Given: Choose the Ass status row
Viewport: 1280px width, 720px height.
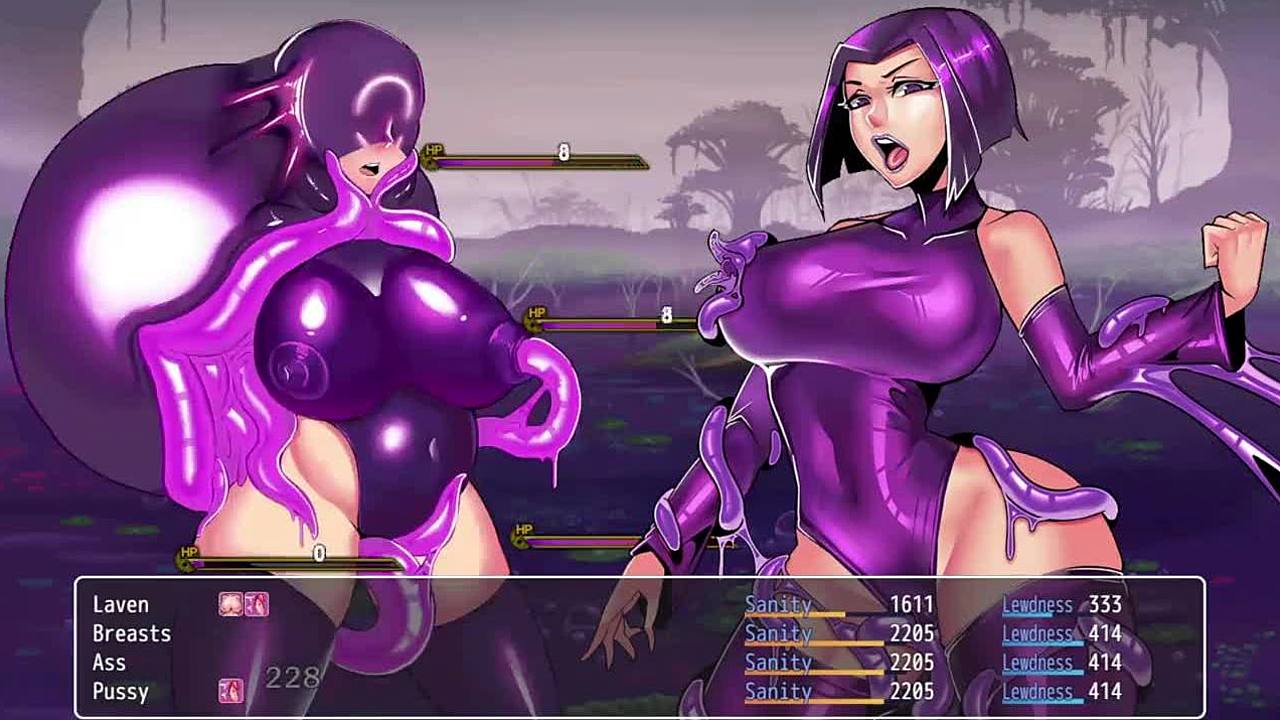Looking at the screenshot, I should click(109, 663).
